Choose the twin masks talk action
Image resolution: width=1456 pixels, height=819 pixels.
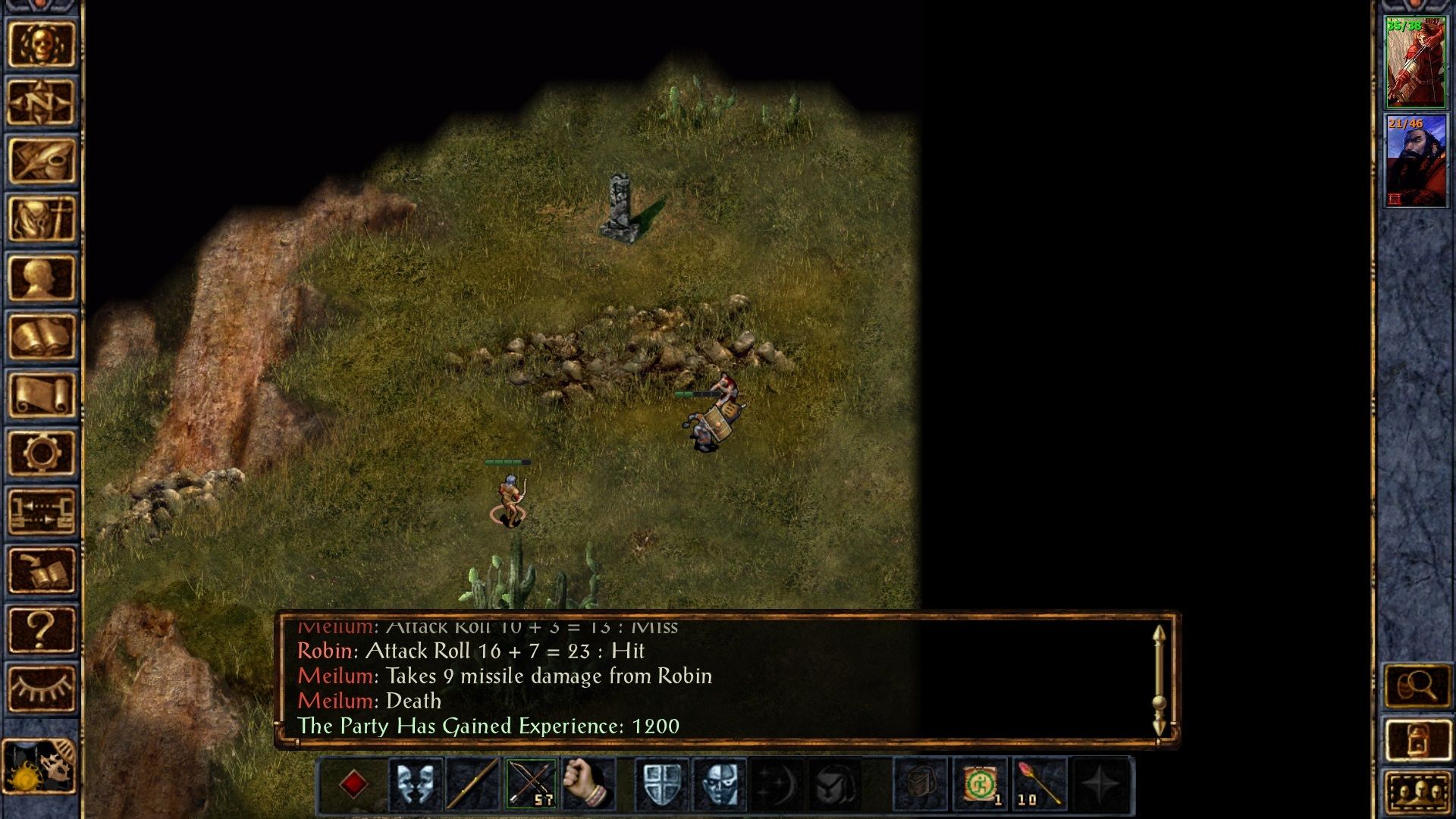[x=415, y=783]
